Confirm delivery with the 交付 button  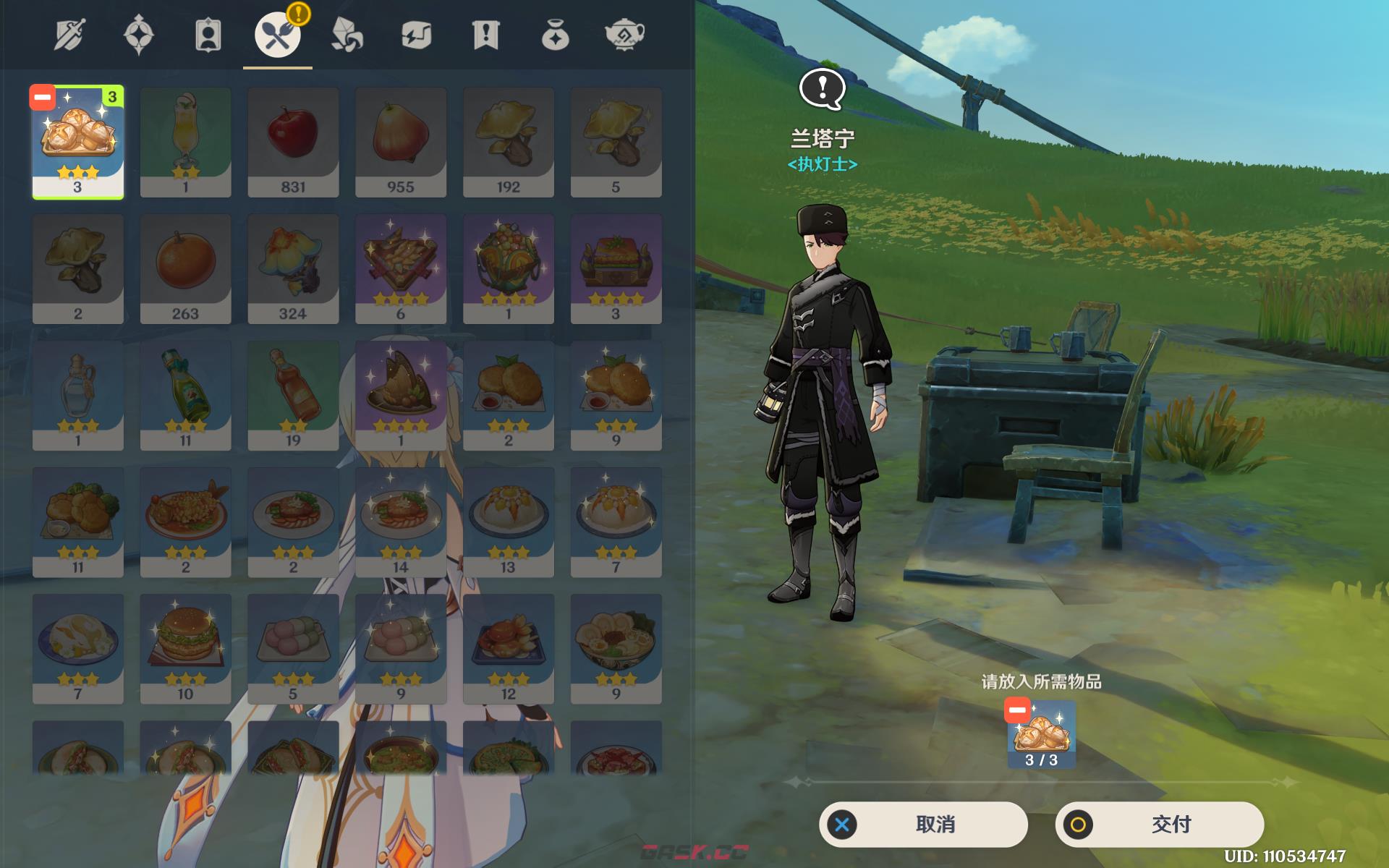click(1159, 824)
